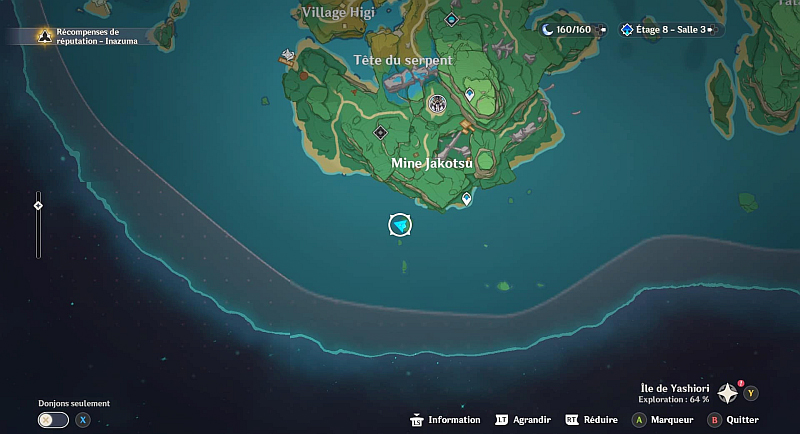Image resolution: width=800 pixels, height=434 pixels.
Task: Select the teleport waypoint near Tête du serpent
Action: tap(470, 94)
